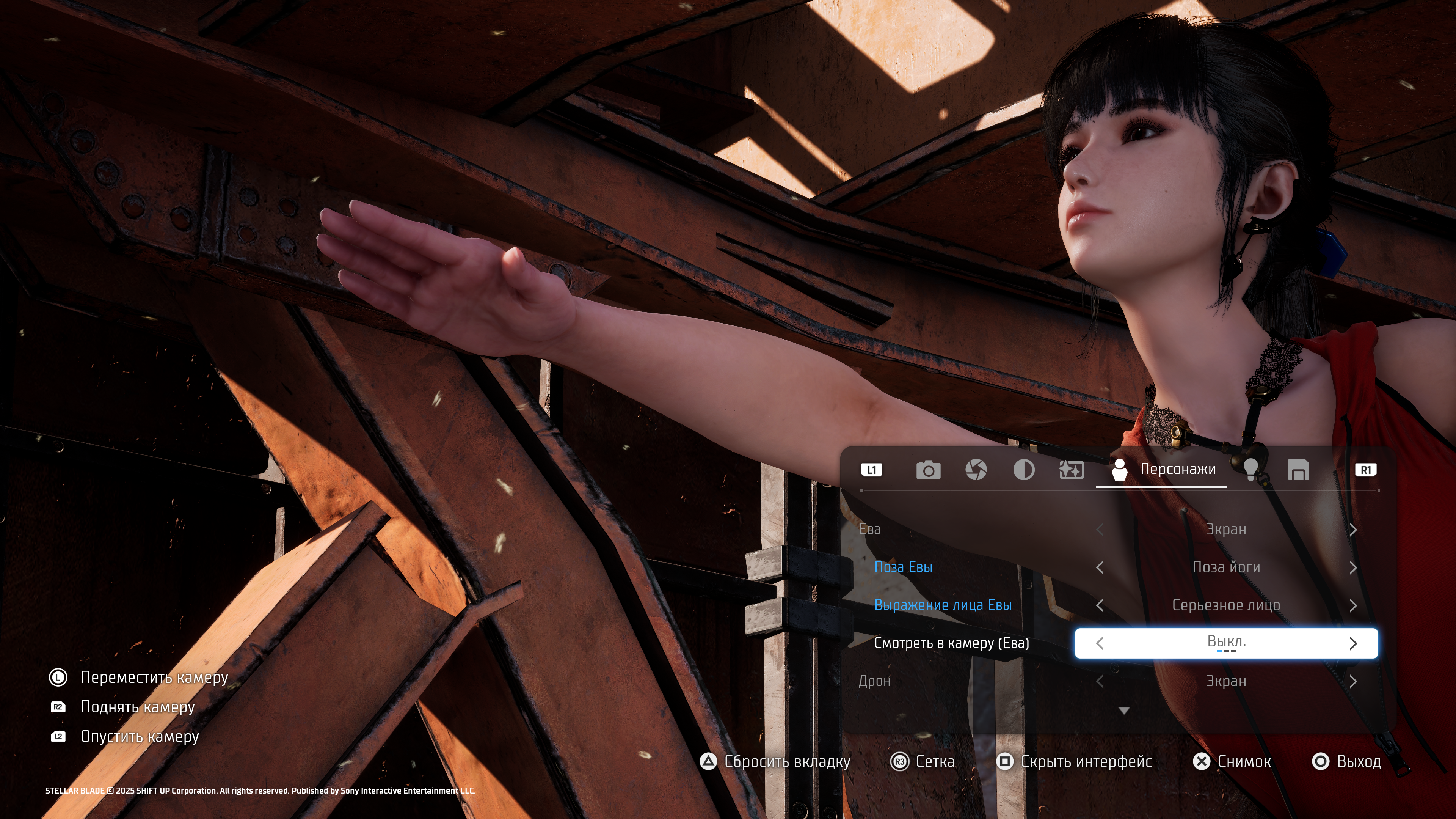The image size is (1456, 819).
Task: Select the half-circle contrast tab
Action: click(1024, 470)
